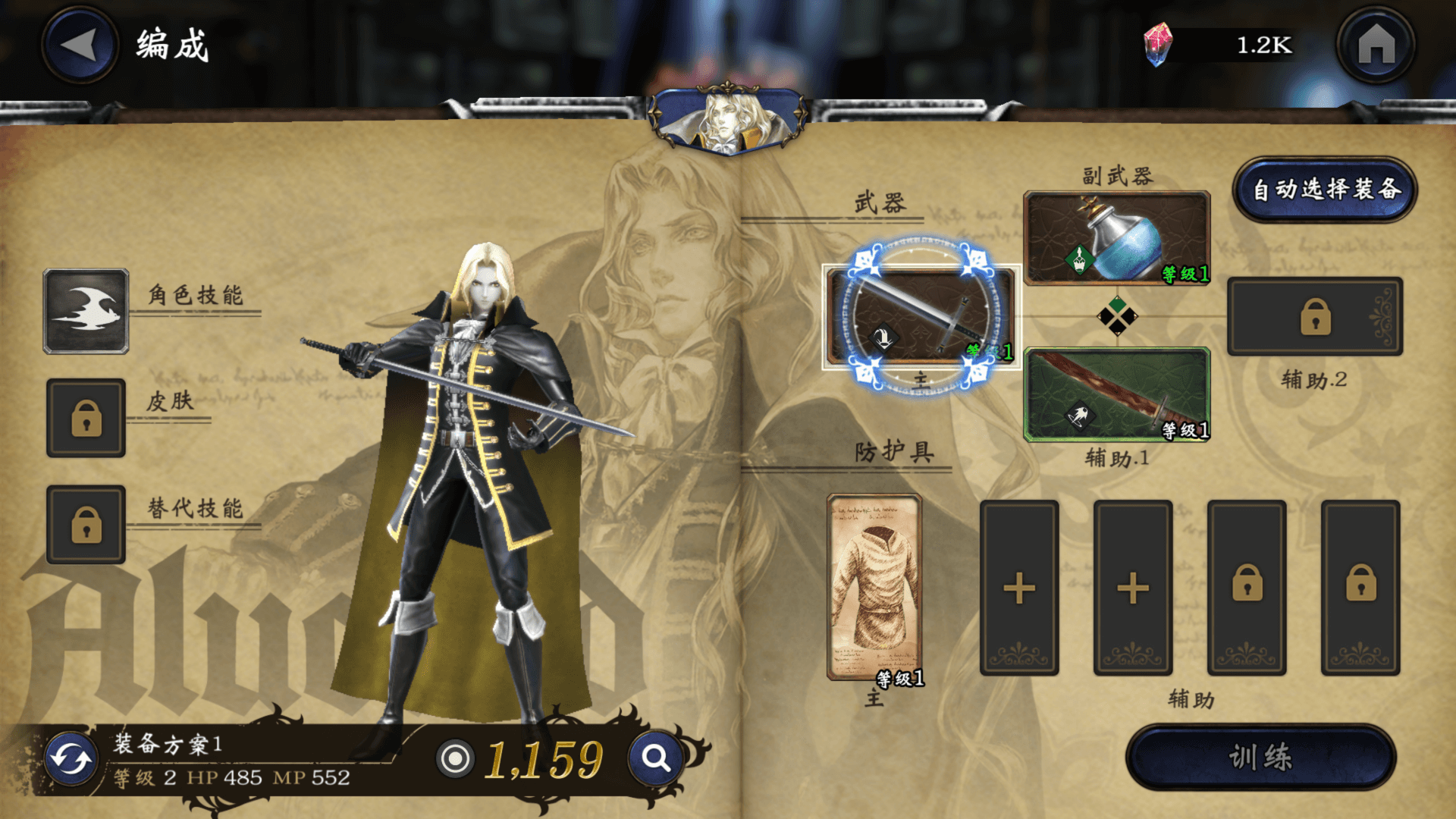This screenshot has height=819, width=1456.
Task: Tap the locked 皮肤 skin slot
Action: pos(86,418)
